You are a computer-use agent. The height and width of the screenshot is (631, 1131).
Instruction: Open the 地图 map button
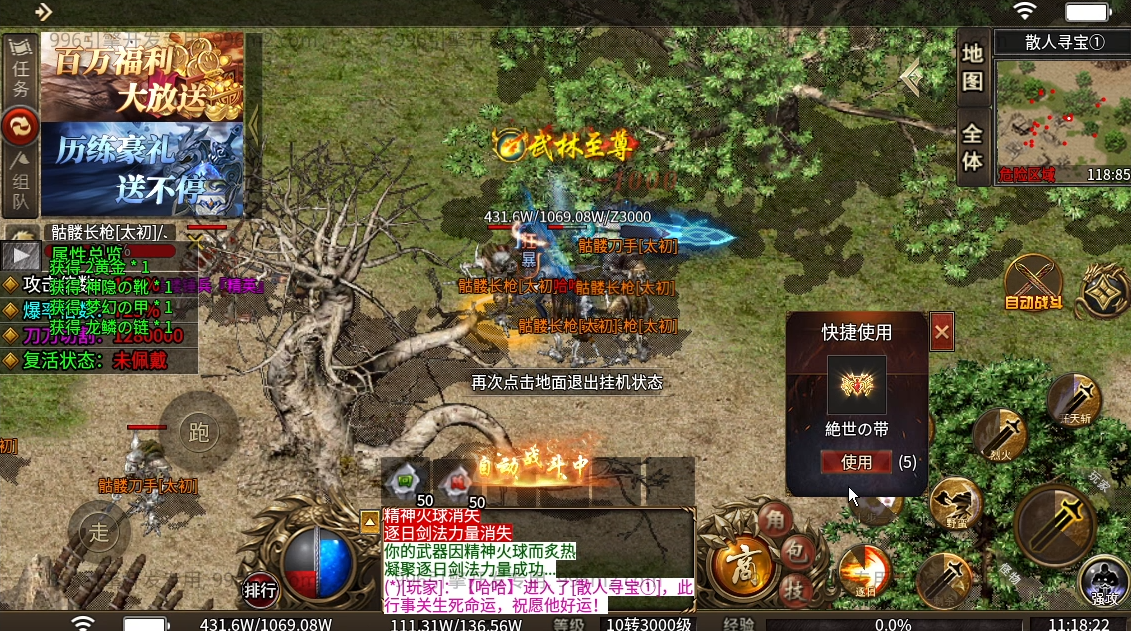point(973,67)
